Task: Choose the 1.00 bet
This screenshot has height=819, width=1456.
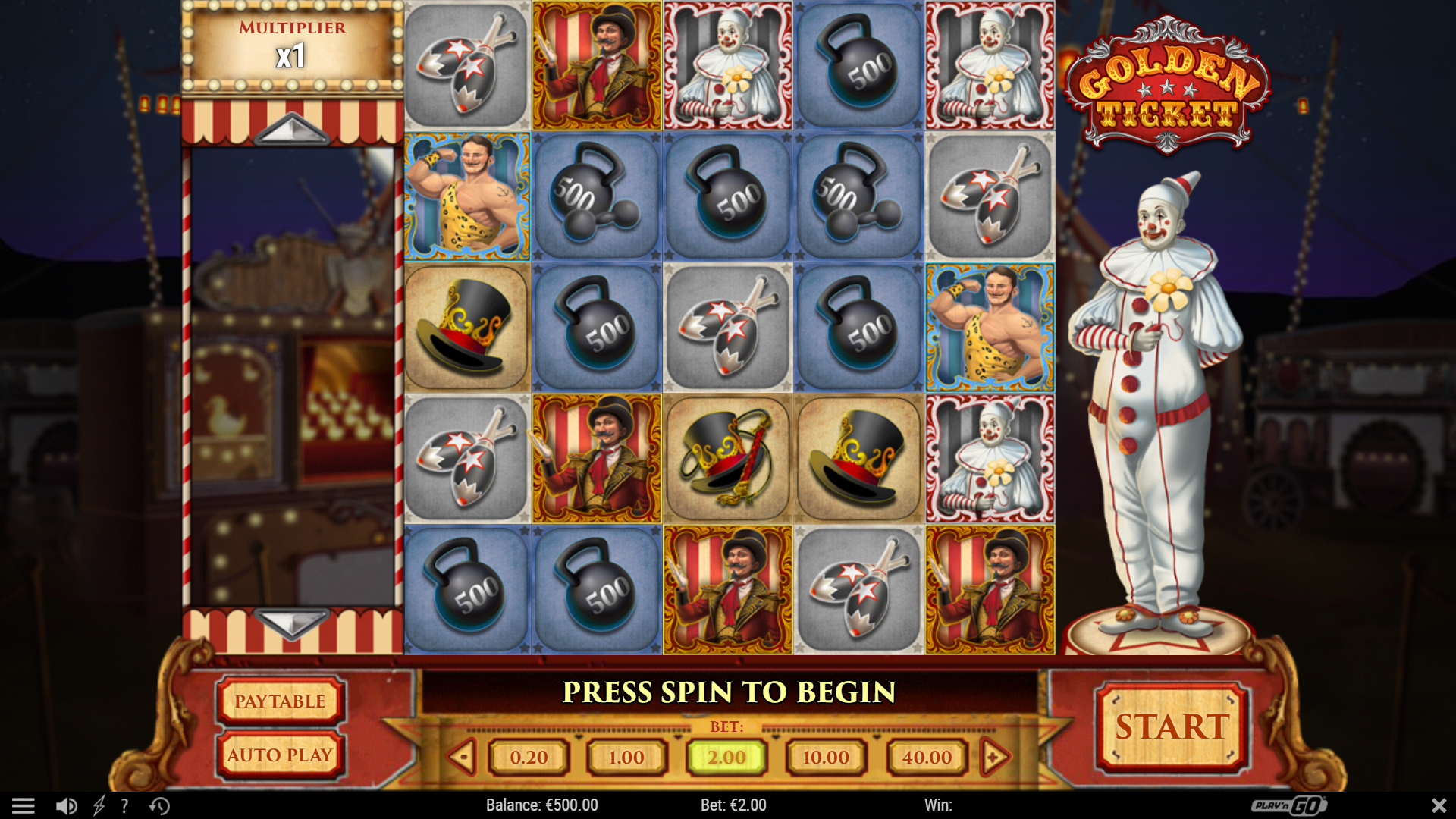Action: (x=626, y=757)
